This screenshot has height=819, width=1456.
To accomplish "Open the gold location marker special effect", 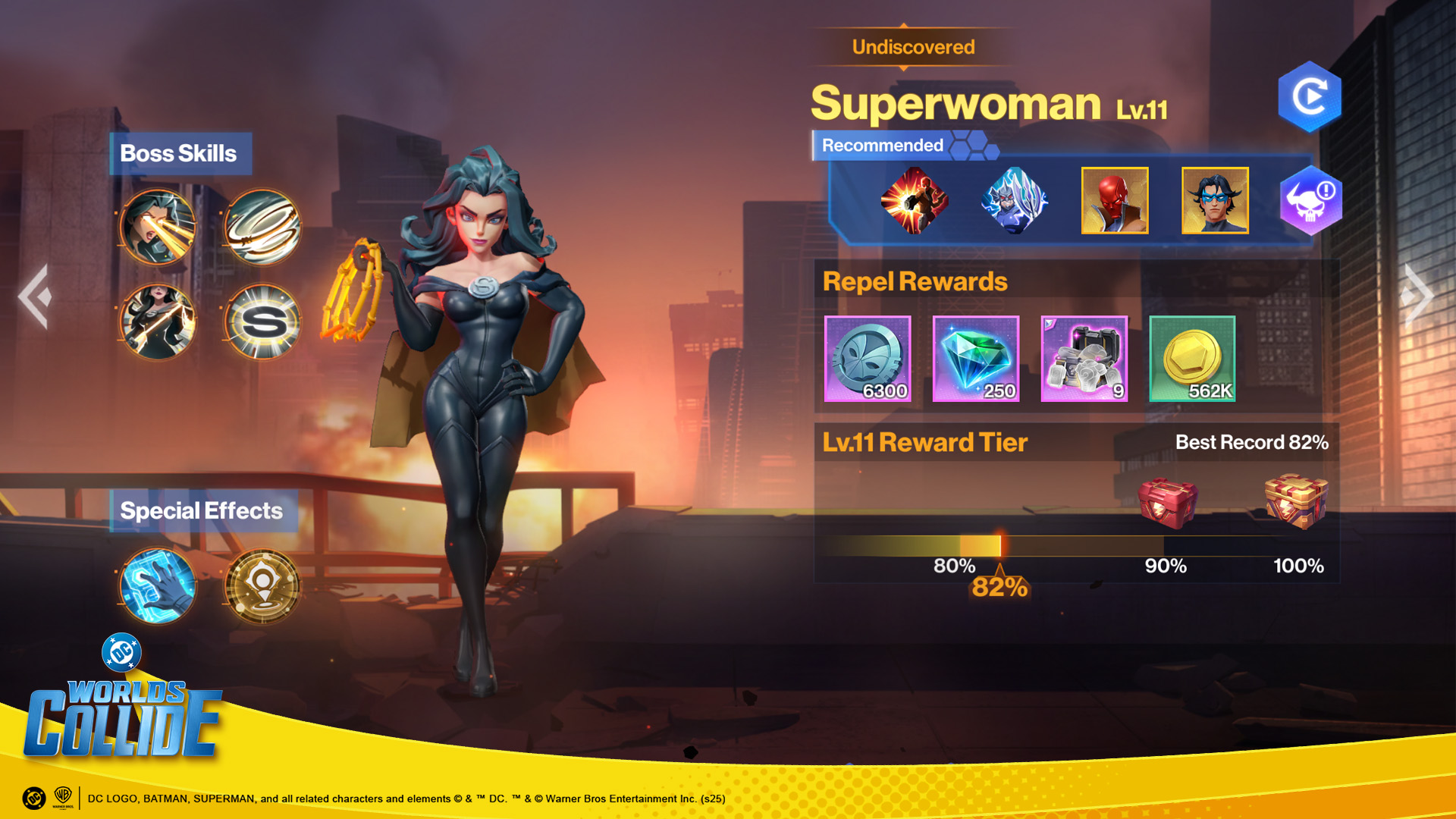I will [262, 585].
